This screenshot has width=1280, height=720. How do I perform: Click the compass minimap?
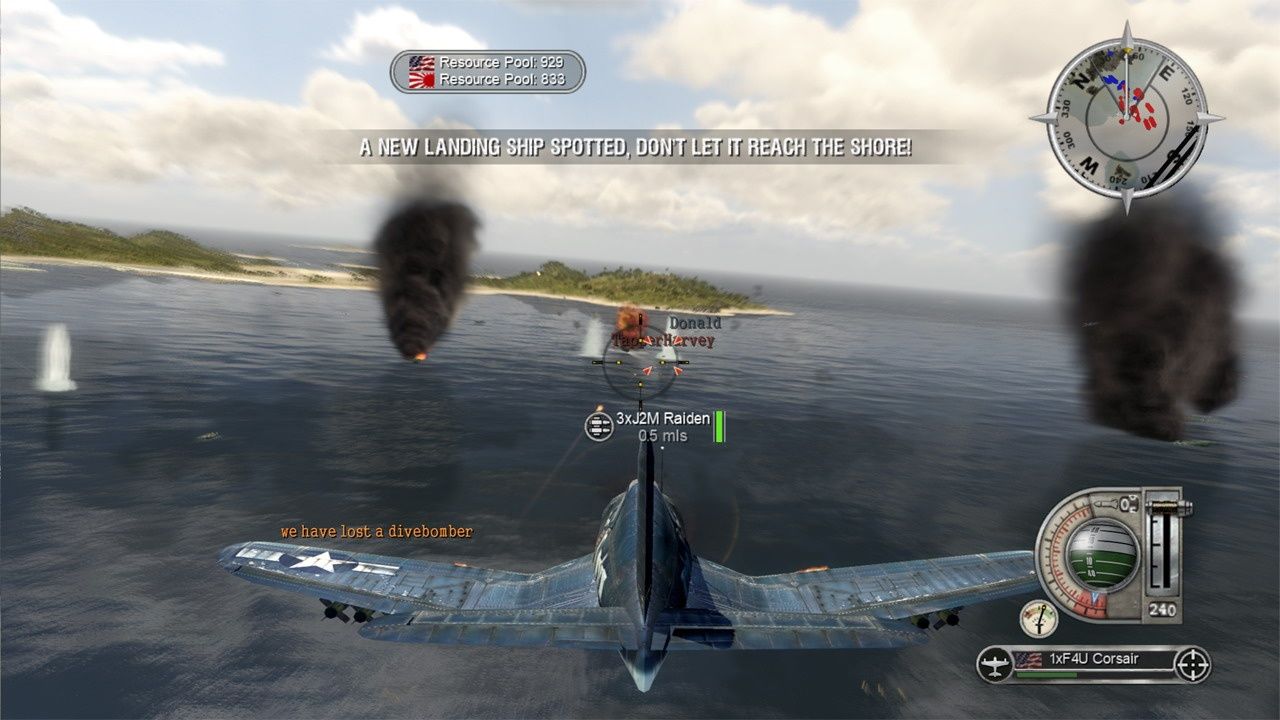(1126, 118)
